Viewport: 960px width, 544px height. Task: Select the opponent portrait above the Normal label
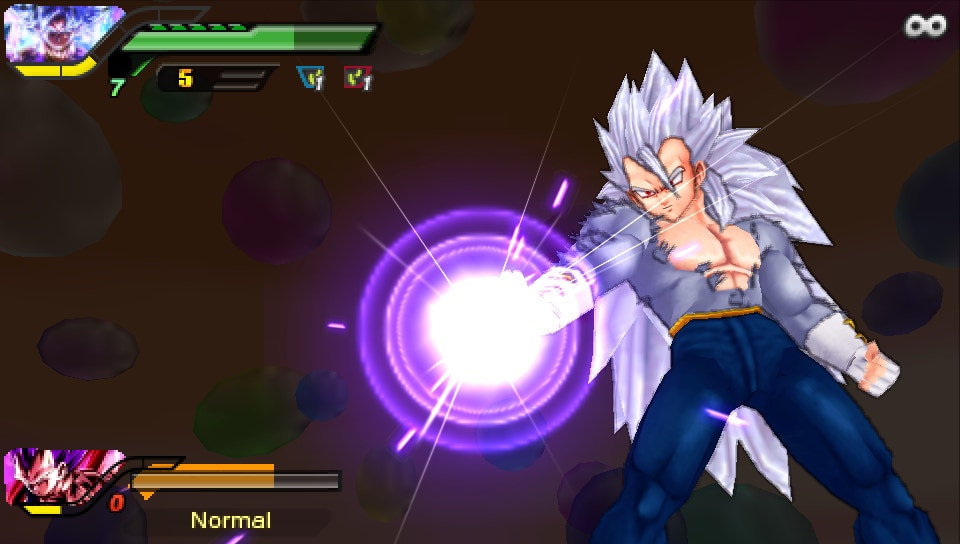tap(60, 477)
